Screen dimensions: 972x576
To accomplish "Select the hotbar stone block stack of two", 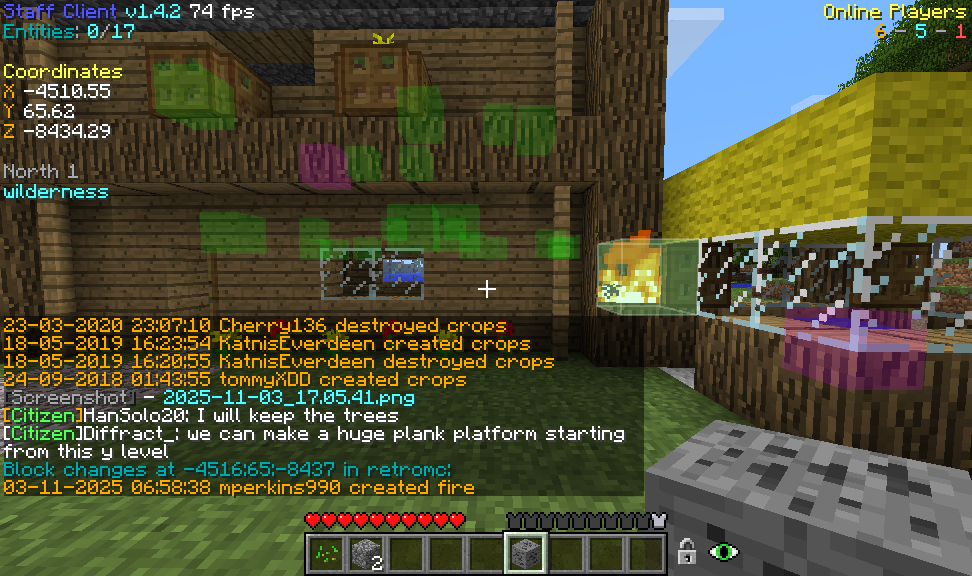I will pyautogui.click(x=365, y=551).
